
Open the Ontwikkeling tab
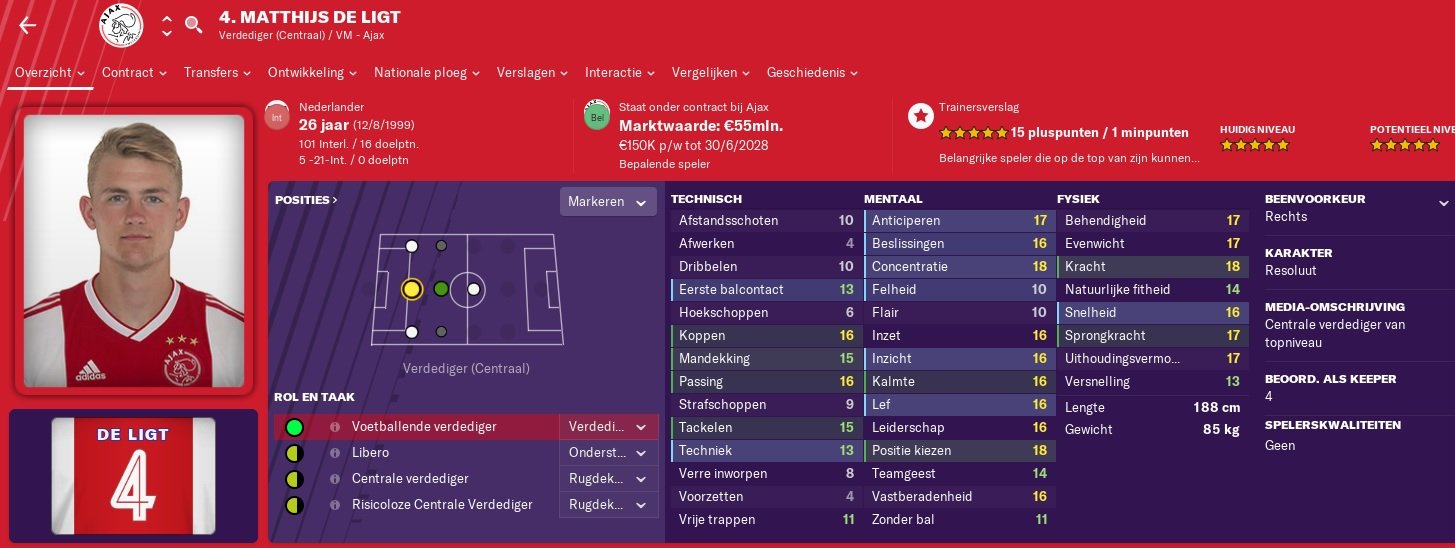pyautogui.click(x=312, y=72)
